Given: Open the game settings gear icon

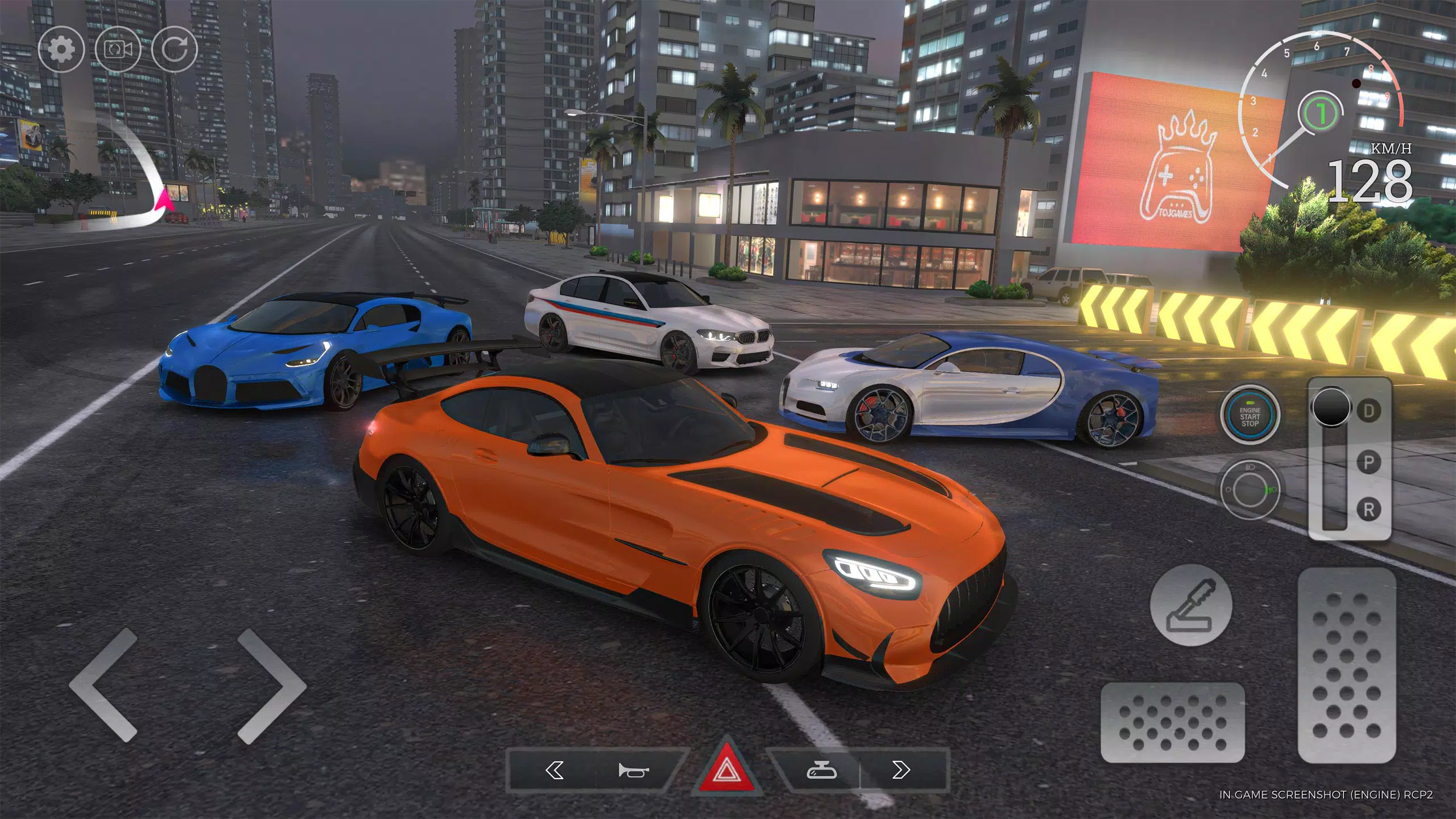Looking at the screenshot, I should [x=63, y=48].
